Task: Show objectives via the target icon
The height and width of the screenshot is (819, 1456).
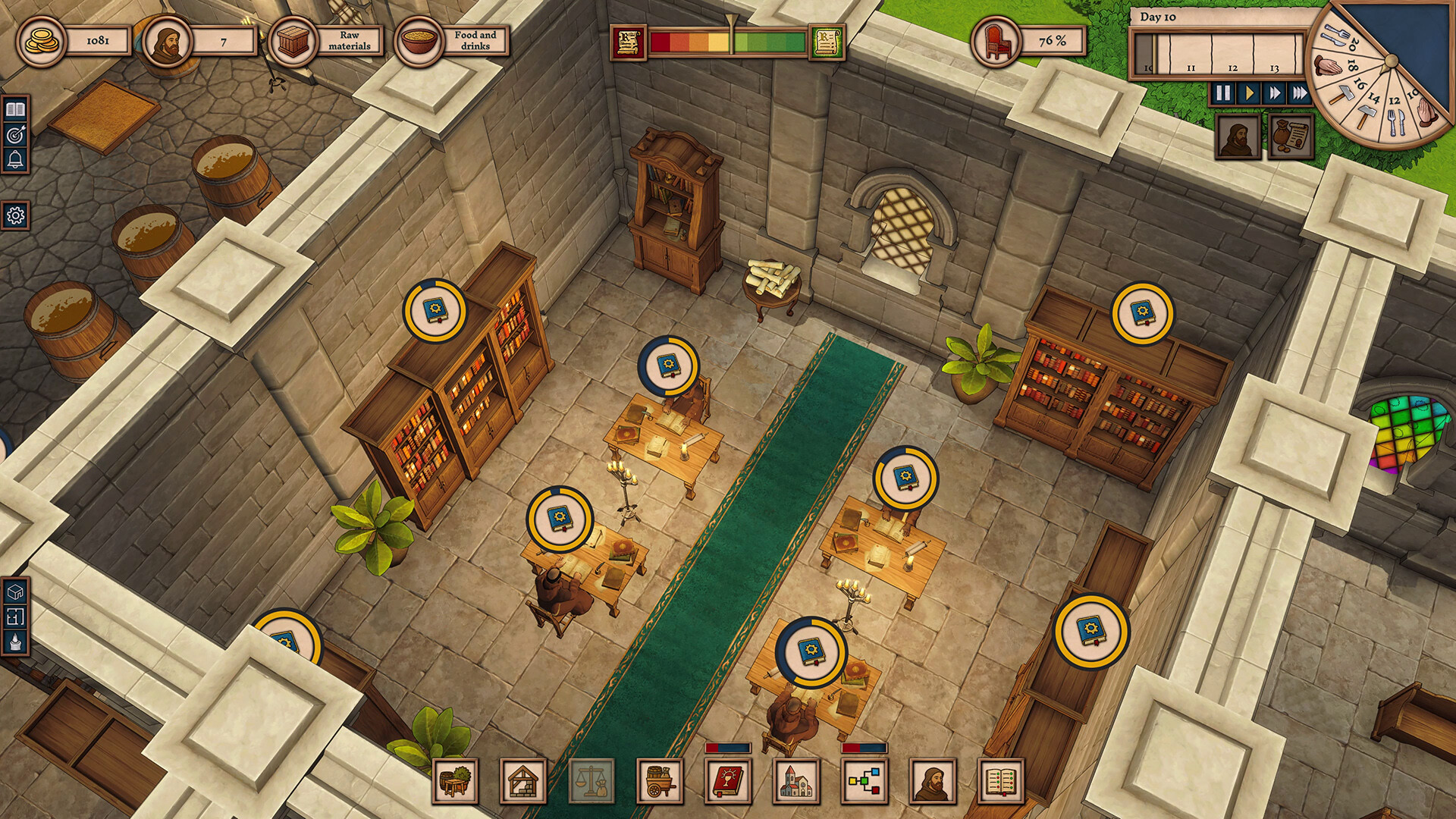Action: [15, 135]
